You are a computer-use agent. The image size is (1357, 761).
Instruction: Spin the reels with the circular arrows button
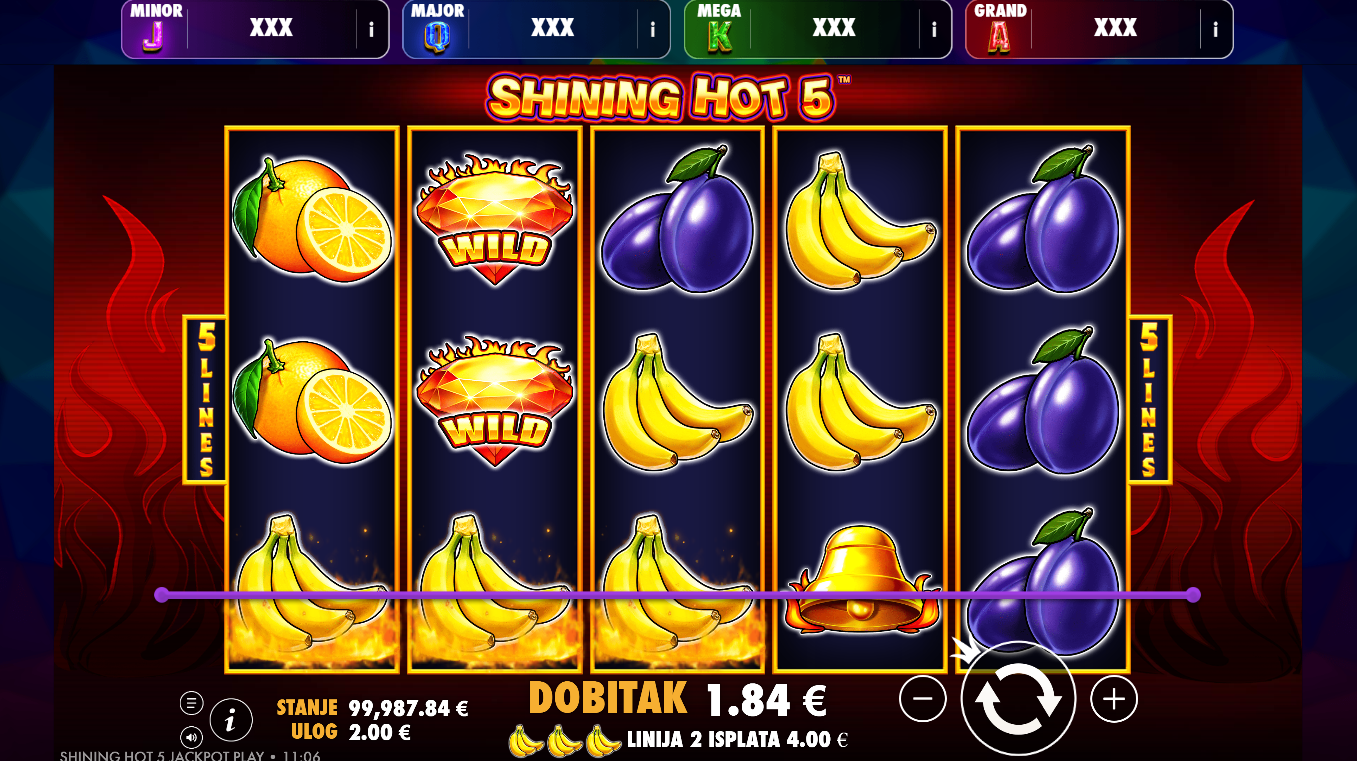click(1018, 700)
